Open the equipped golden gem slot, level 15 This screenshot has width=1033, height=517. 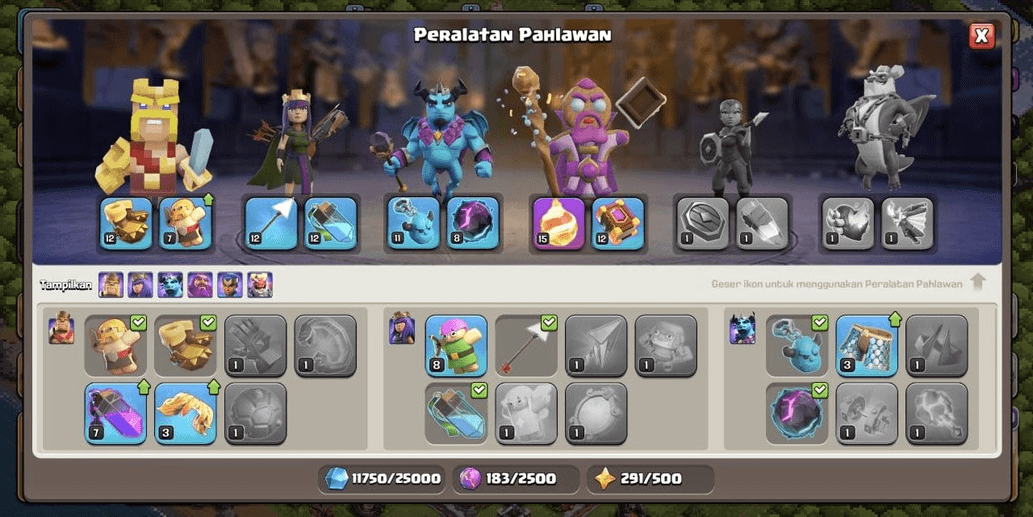coord(559,223)
